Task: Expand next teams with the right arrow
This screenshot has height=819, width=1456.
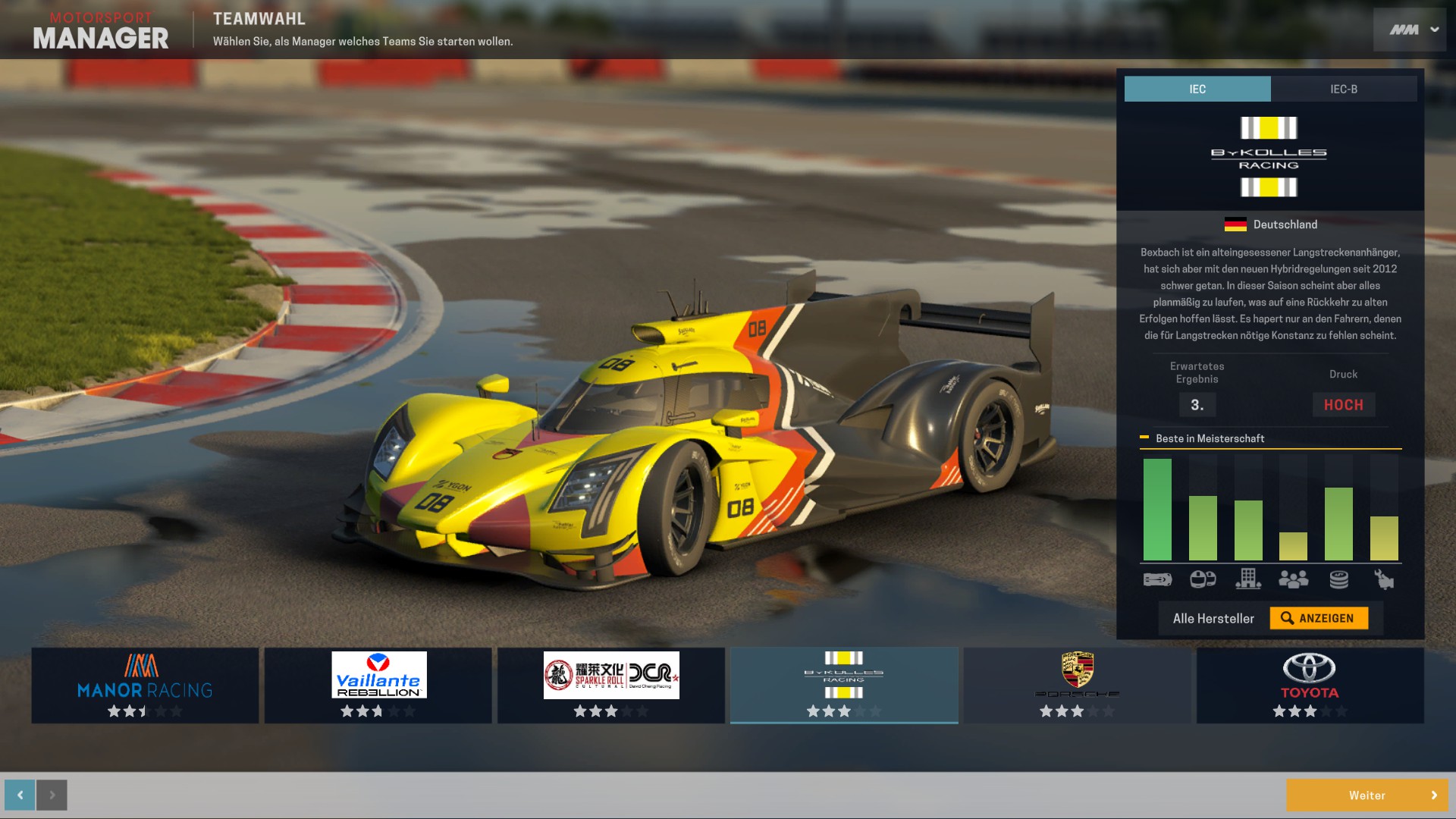Action: [x=50, y=795]
